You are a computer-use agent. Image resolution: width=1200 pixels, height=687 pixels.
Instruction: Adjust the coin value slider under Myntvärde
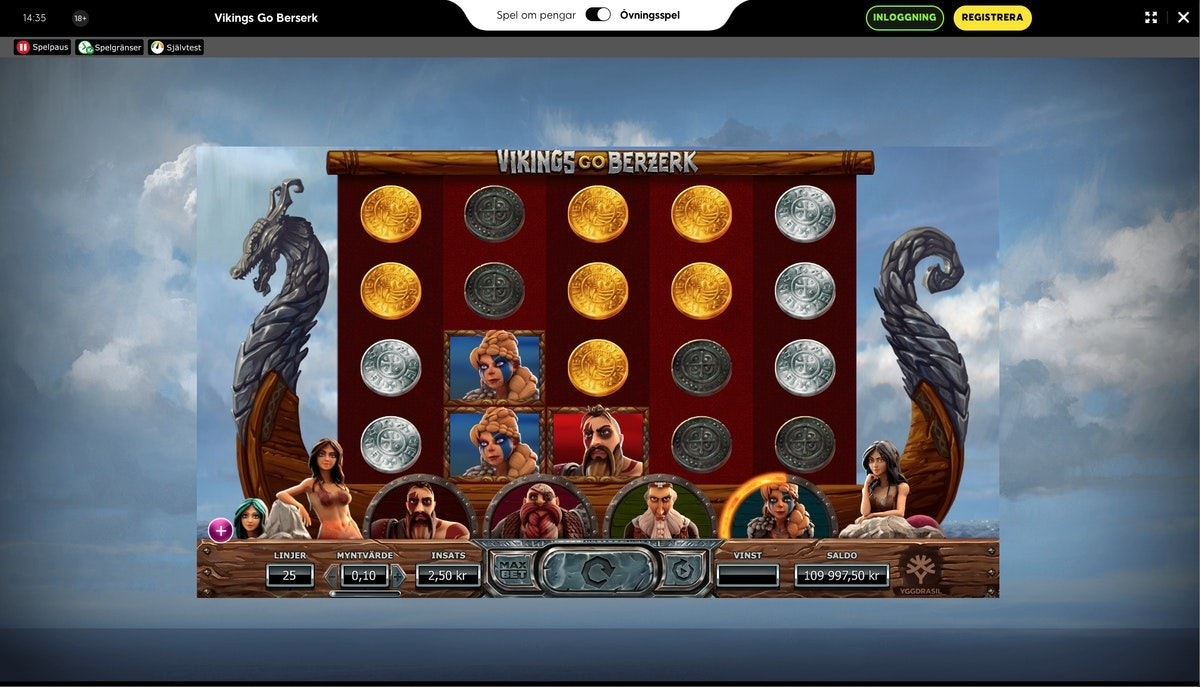[x=364, y=593]
